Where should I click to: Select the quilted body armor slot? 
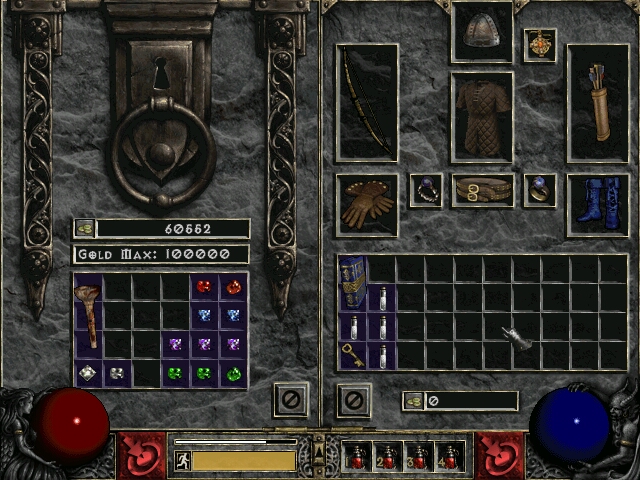click(x=482, y=116)
